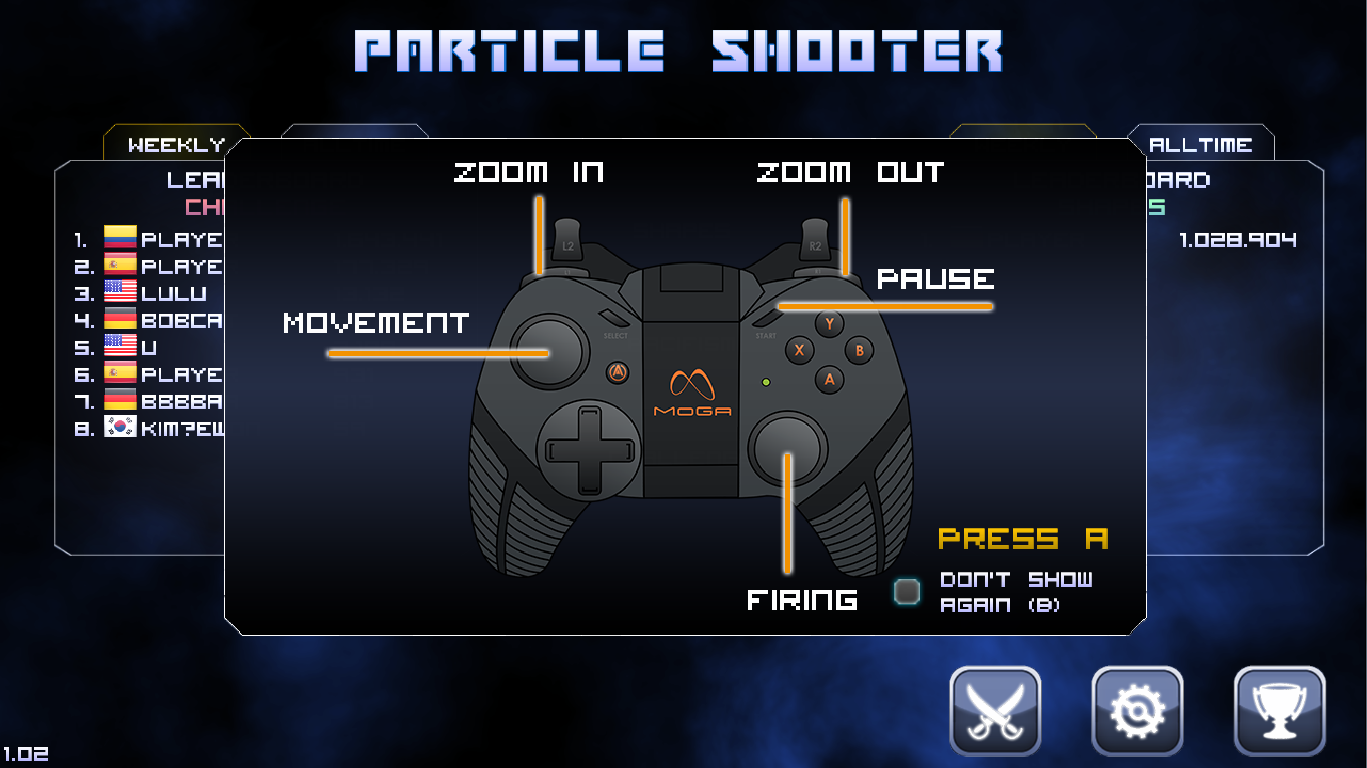Open the Settings gear icon
The width and height of the screenshot is (1367, 768).
(1137, 711)
